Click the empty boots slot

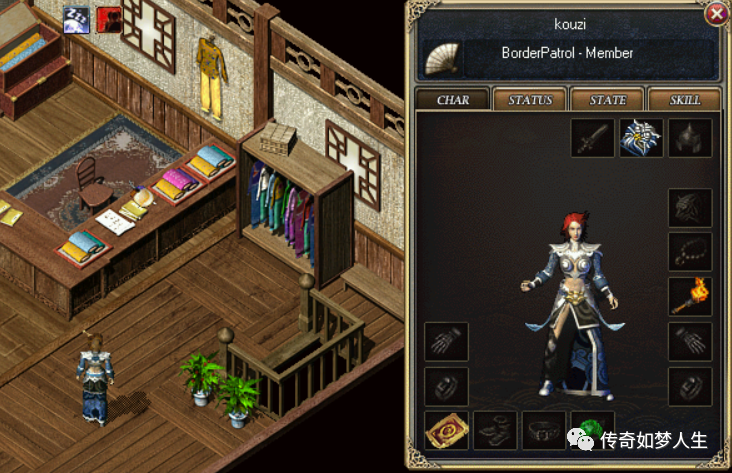tap(495, 431)
